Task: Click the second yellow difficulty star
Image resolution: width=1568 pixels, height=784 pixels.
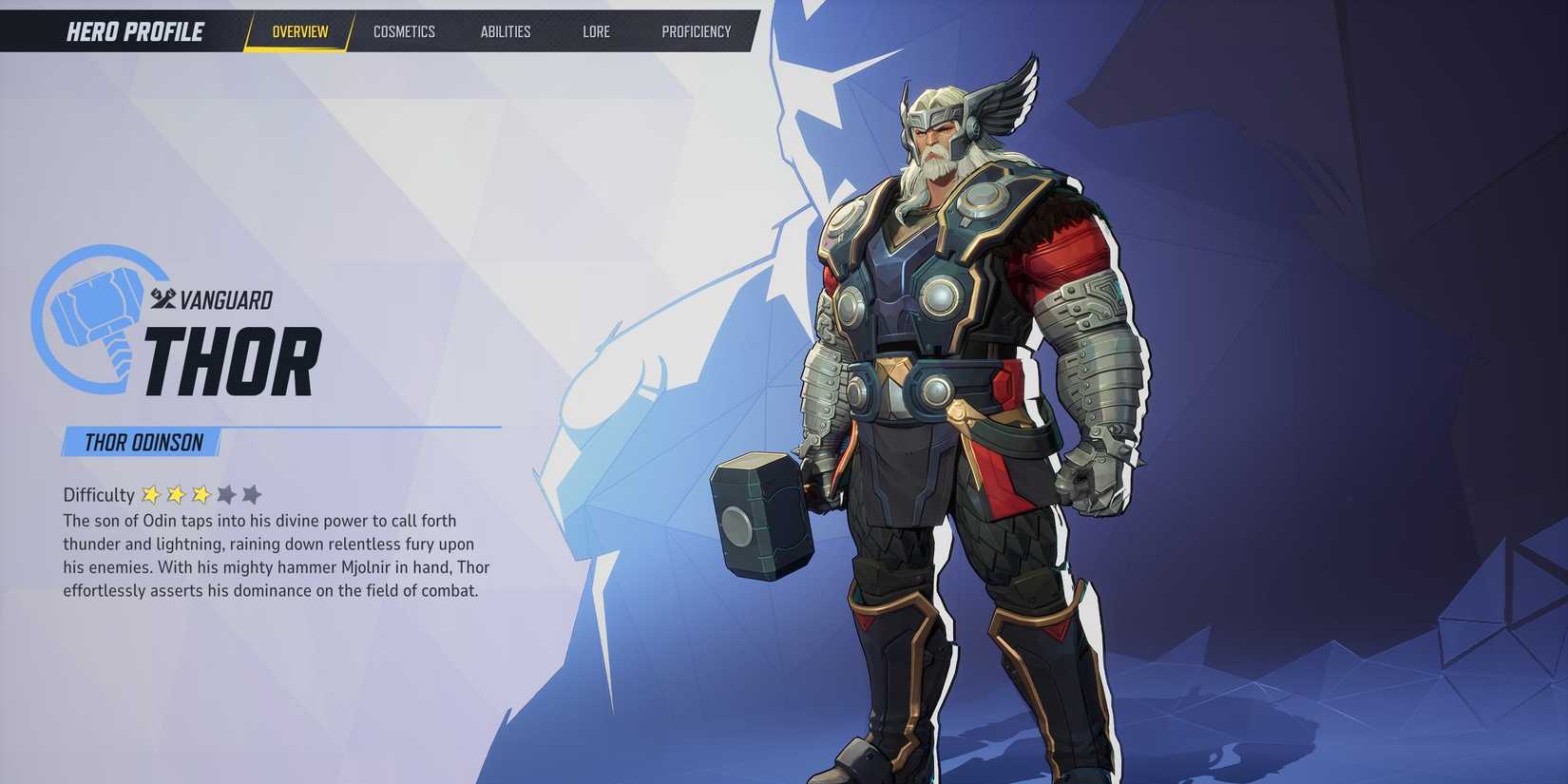Action: 178,493
